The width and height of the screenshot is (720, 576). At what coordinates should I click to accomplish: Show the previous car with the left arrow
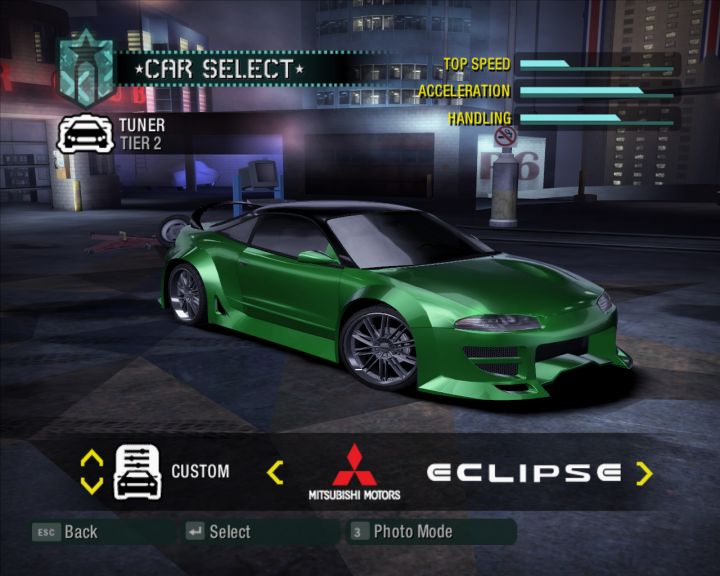pos(276,472)
